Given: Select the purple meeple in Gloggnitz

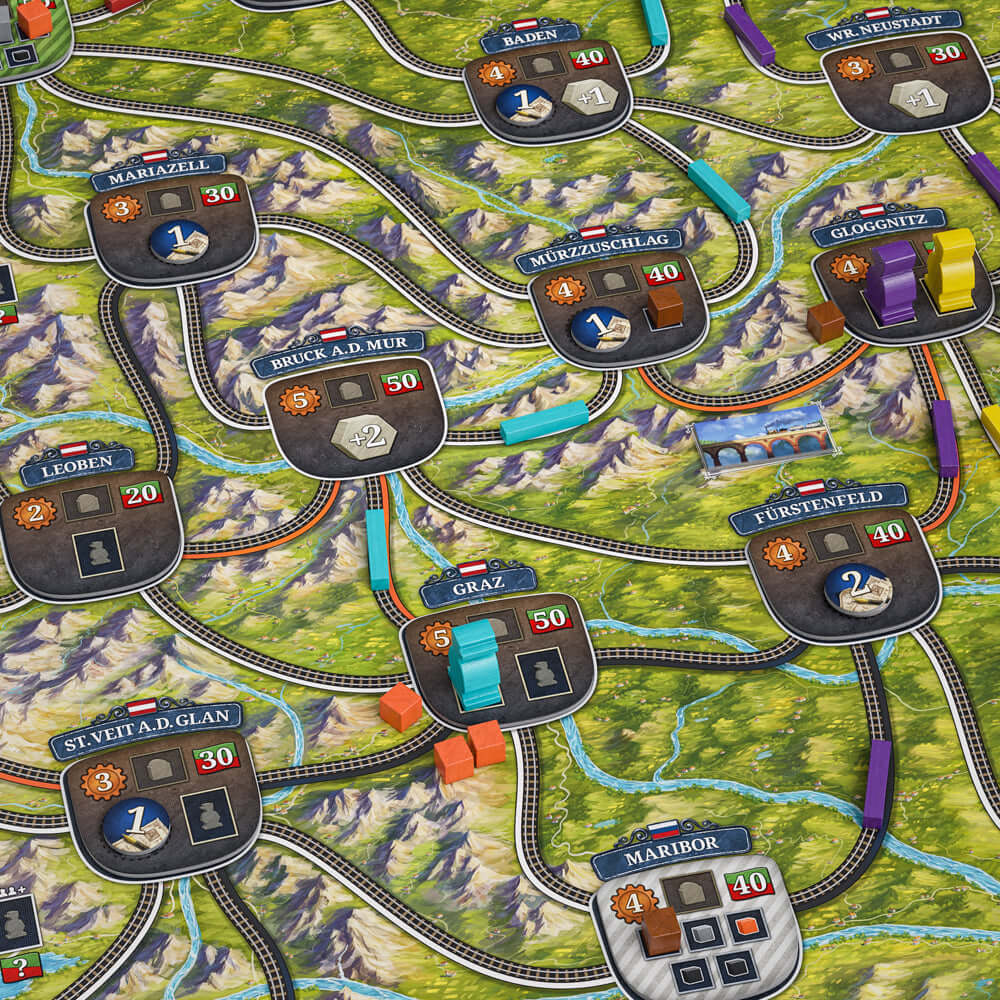Looking at the screenshot, I should click(x=889, y=281).
